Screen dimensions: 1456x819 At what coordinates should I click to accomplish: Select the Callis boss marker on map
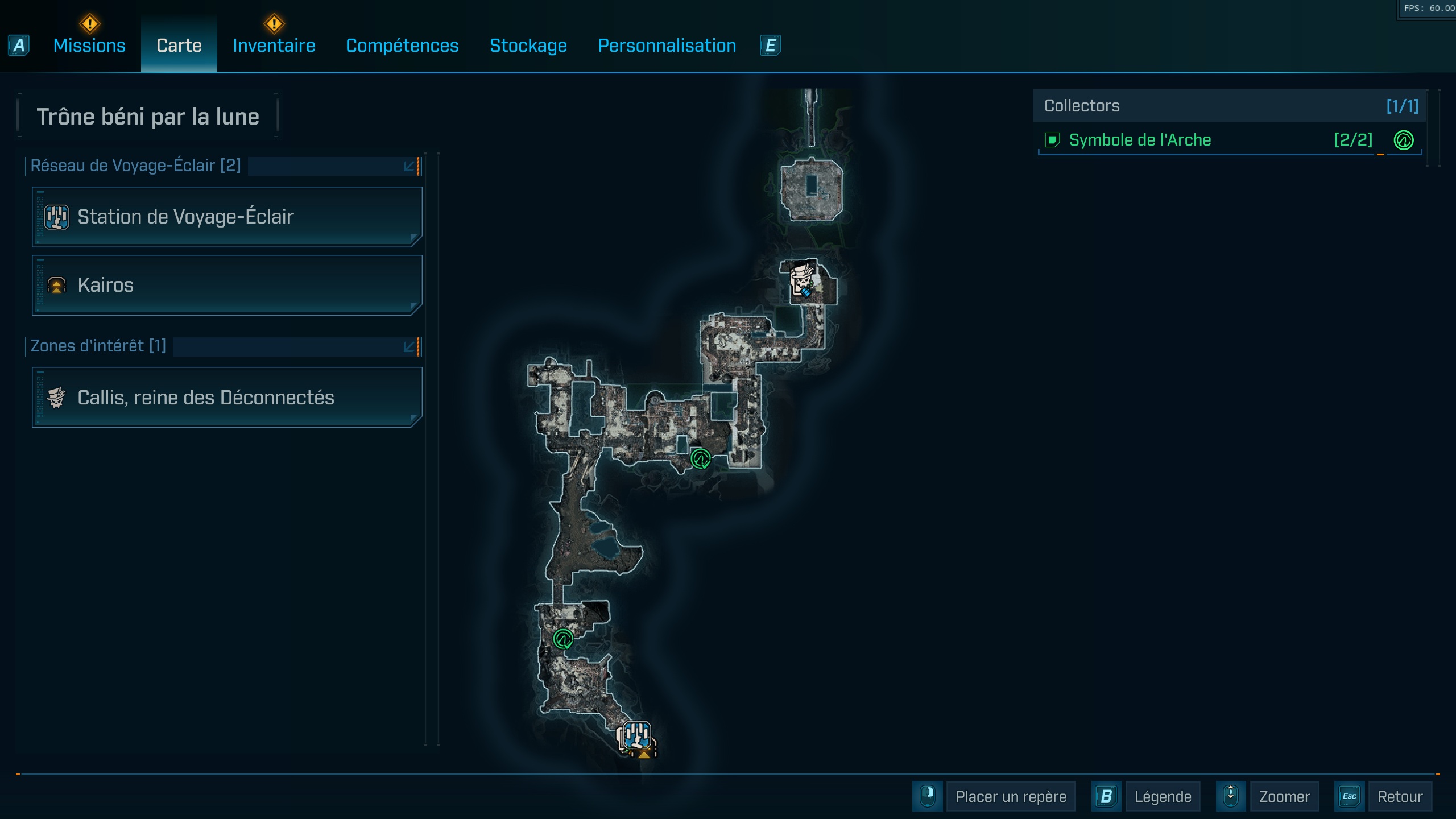(x=803, y=279)
